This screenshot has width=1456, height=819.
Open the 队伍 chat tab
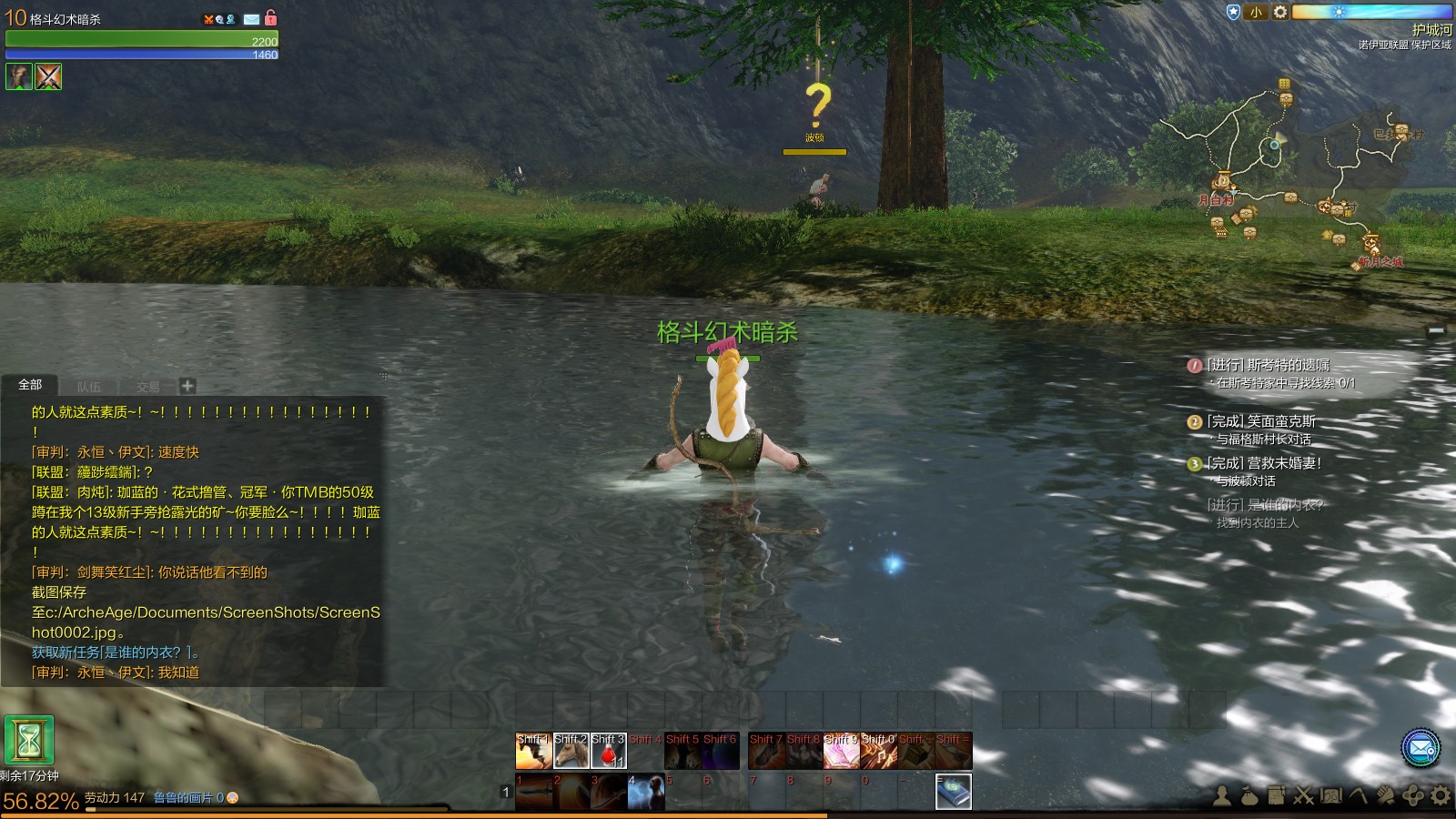pos(89,387)
